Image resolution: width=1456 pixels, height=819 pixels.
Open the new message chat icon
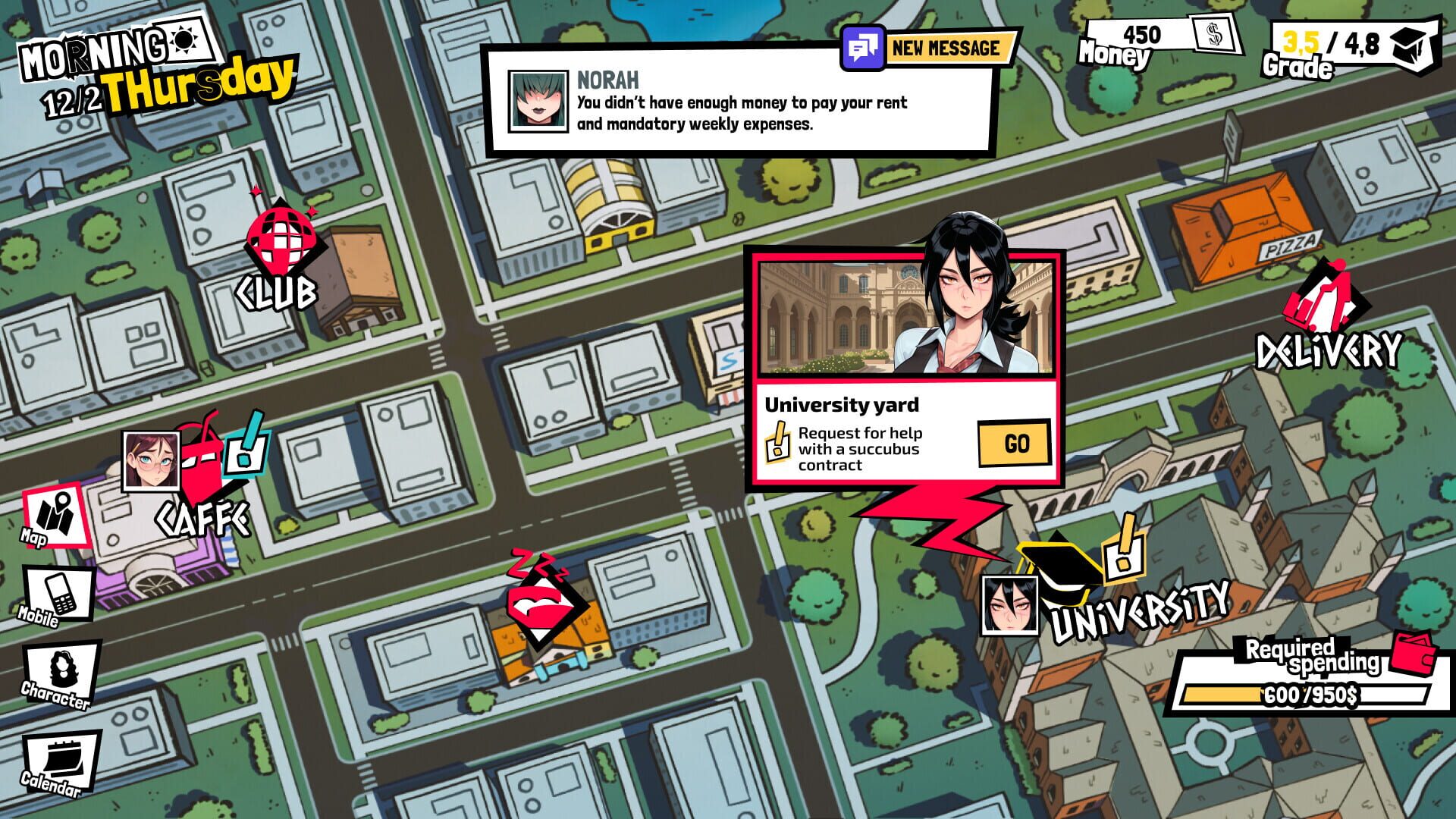[x=862, y=48]
